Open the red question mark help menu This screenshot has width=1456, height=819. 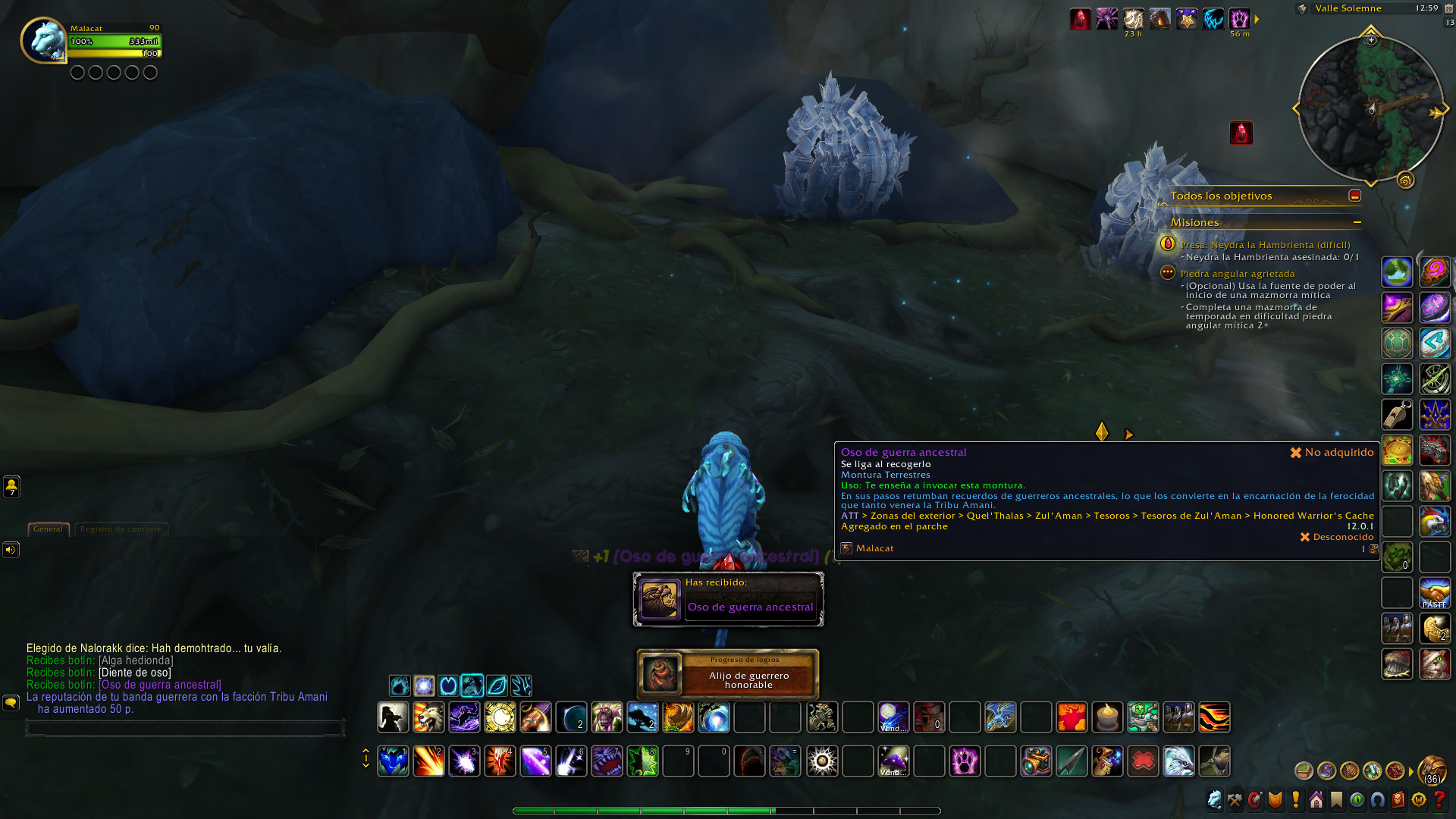click(x=1439, y=799)
